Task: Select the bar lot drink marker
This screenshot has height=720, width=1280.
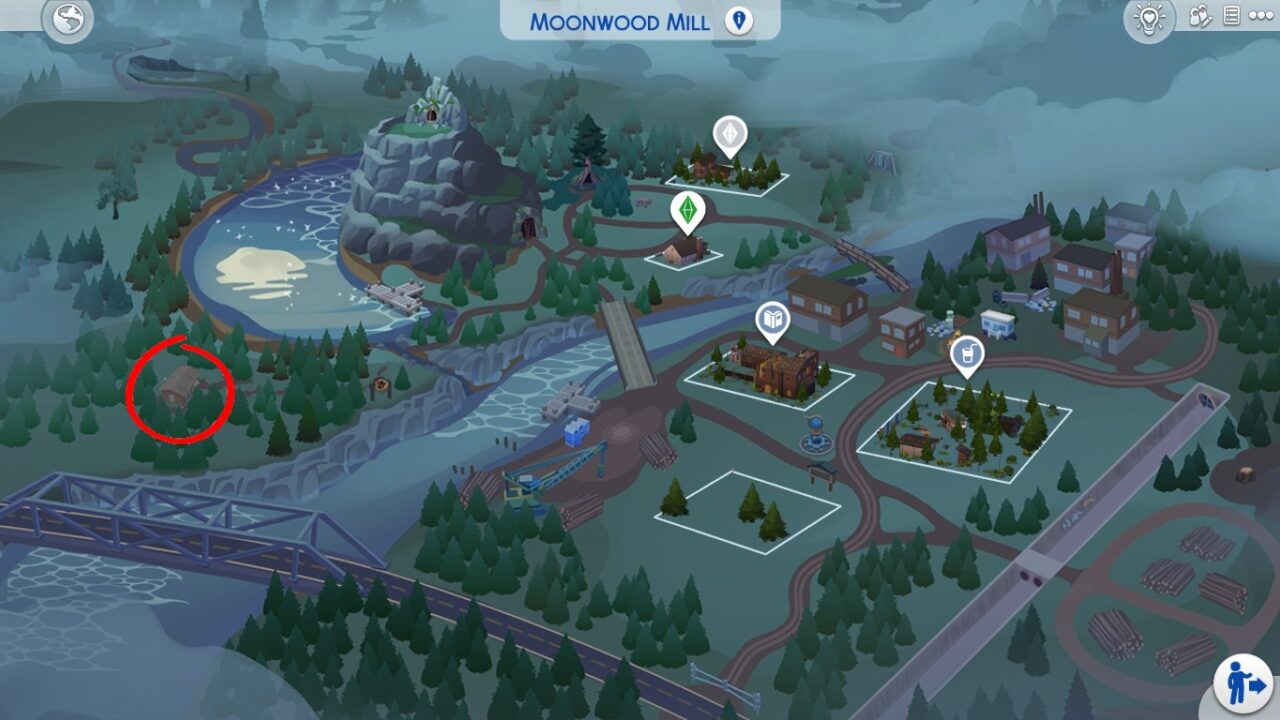Action: pos(966,354)
